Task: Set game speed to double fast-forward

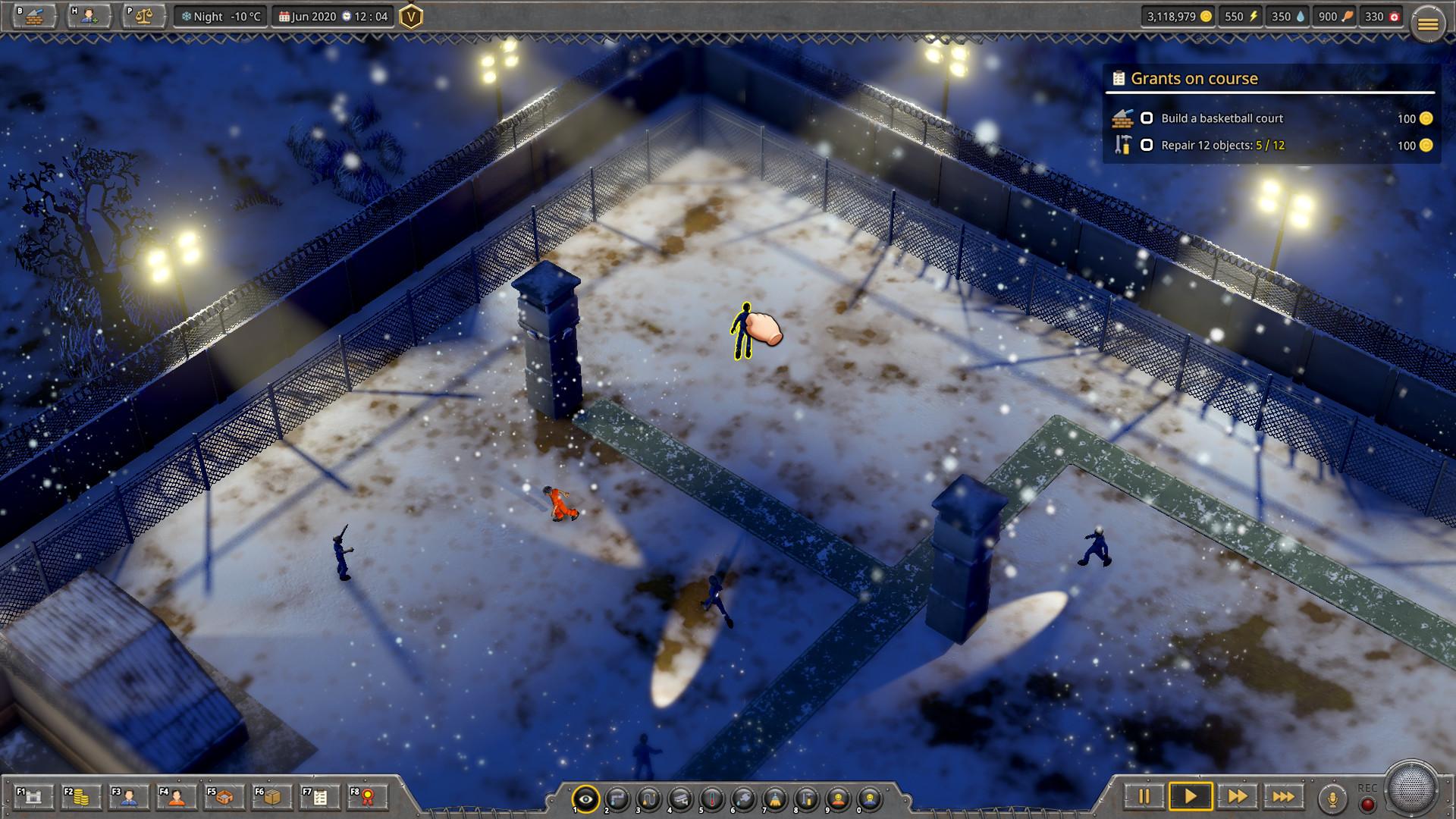Action: 1237,796
